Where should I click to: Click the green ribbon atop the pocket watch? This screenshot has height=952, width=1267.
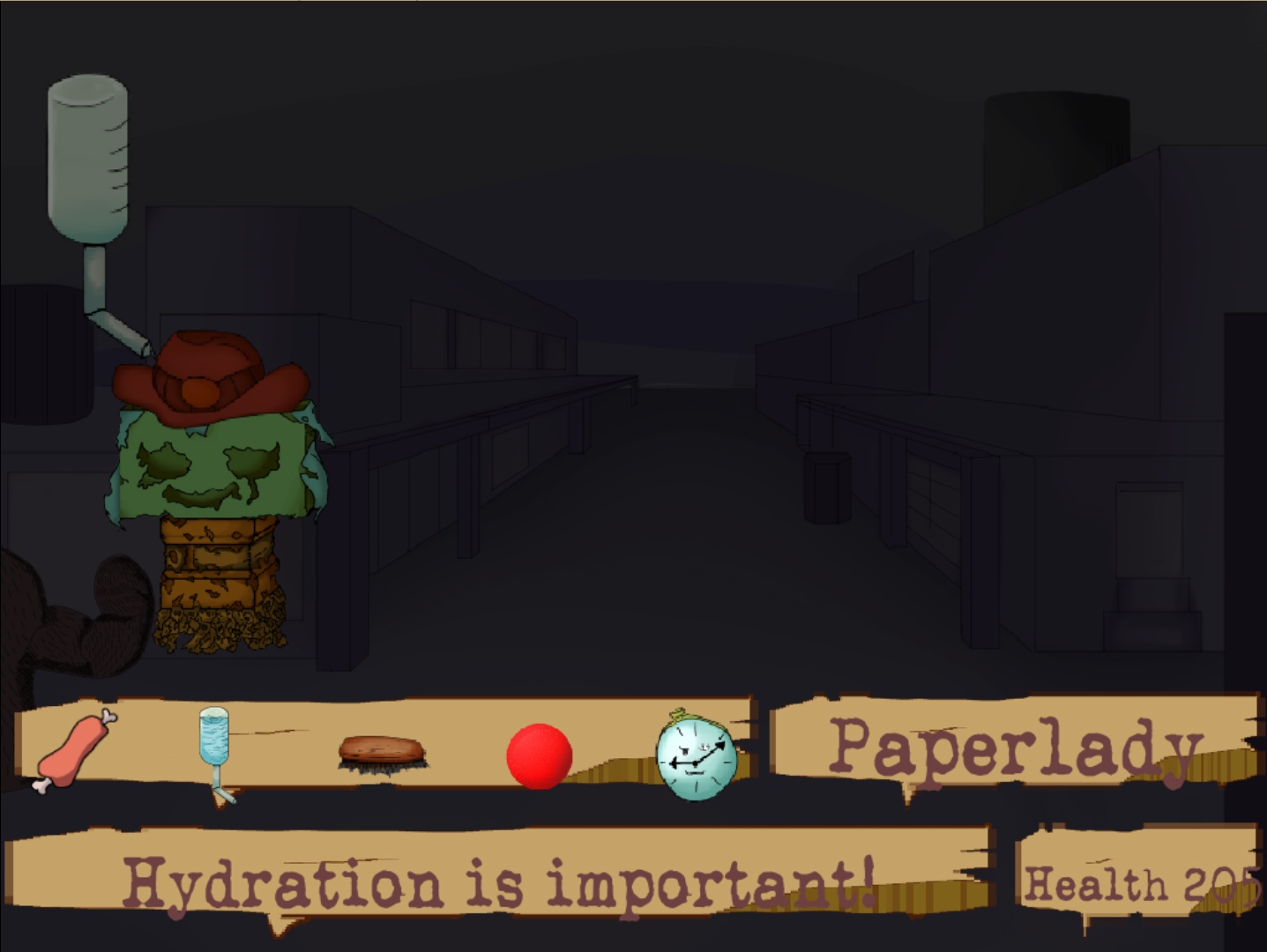pos(680,711)
